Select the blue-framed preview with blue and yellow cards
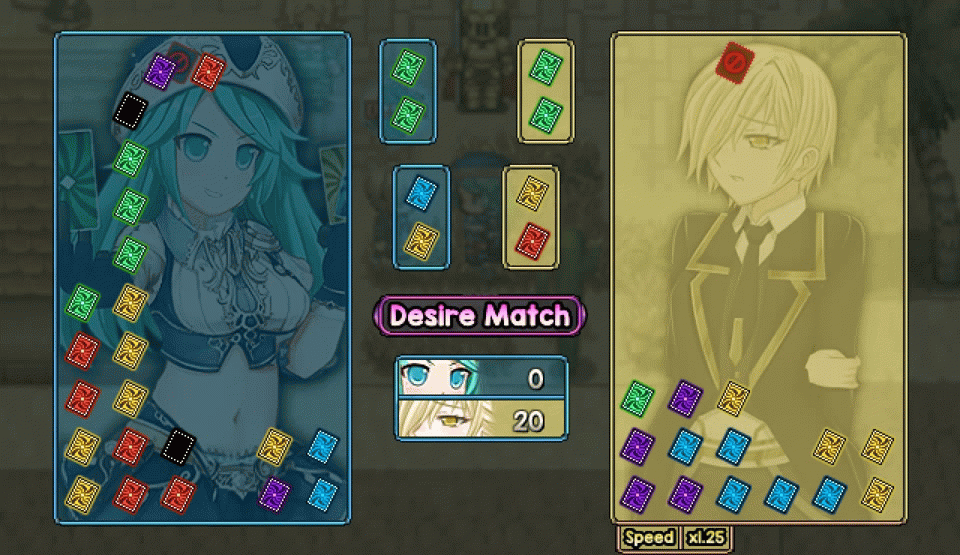The height and width of the screenshot is (555, 960). (x=421, y=217)
